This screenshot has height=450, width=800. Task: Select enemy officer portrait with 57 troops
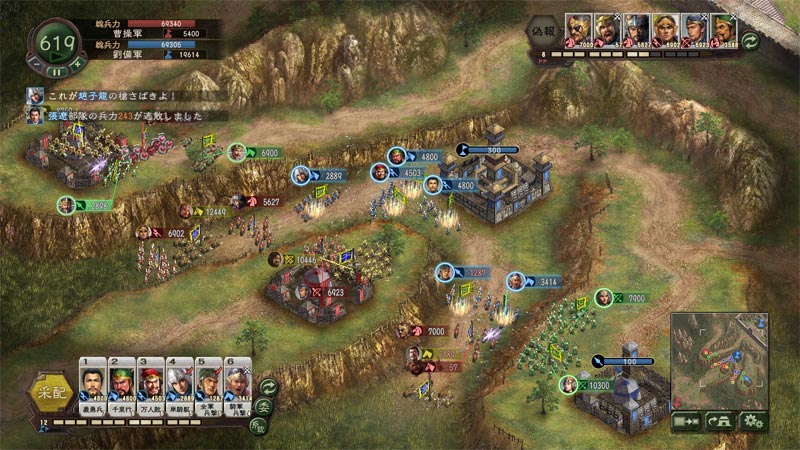608,31
